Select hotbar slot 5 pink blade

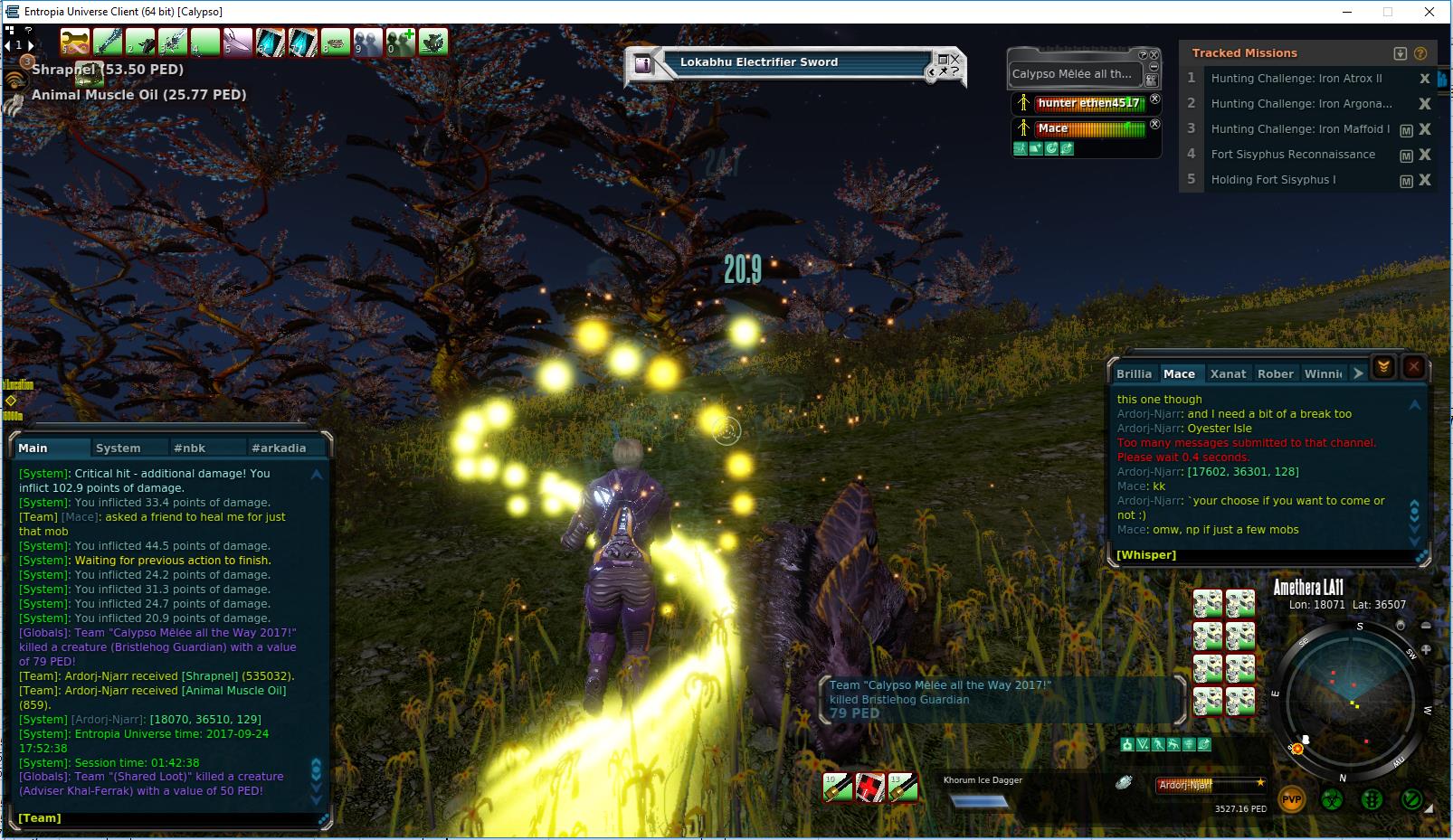point(238,42)
